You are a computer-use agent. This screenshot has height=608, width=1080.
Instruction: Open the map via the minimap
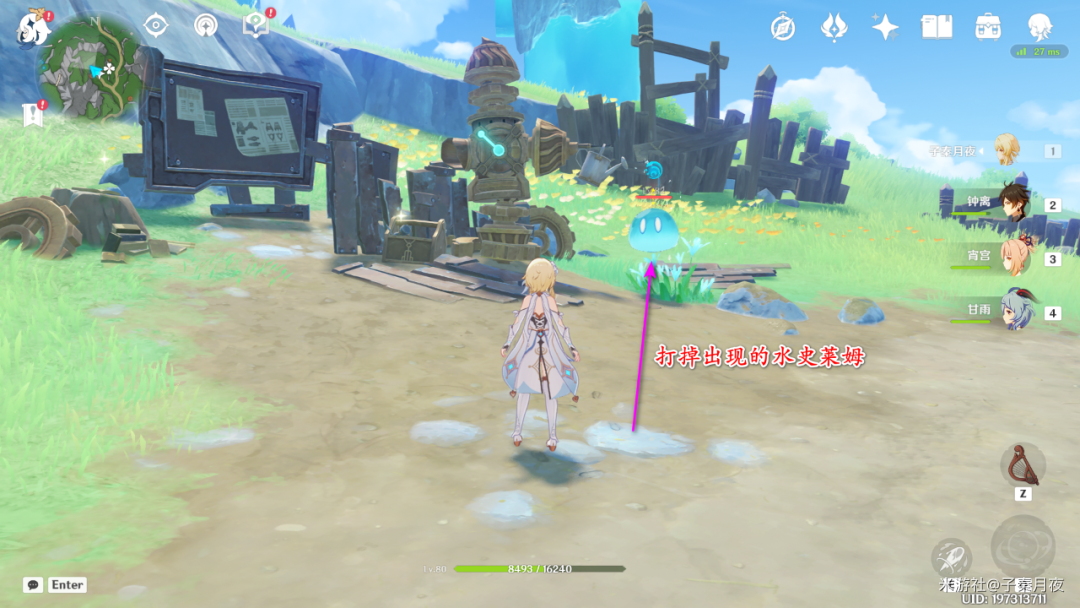(x=89, y=68)
